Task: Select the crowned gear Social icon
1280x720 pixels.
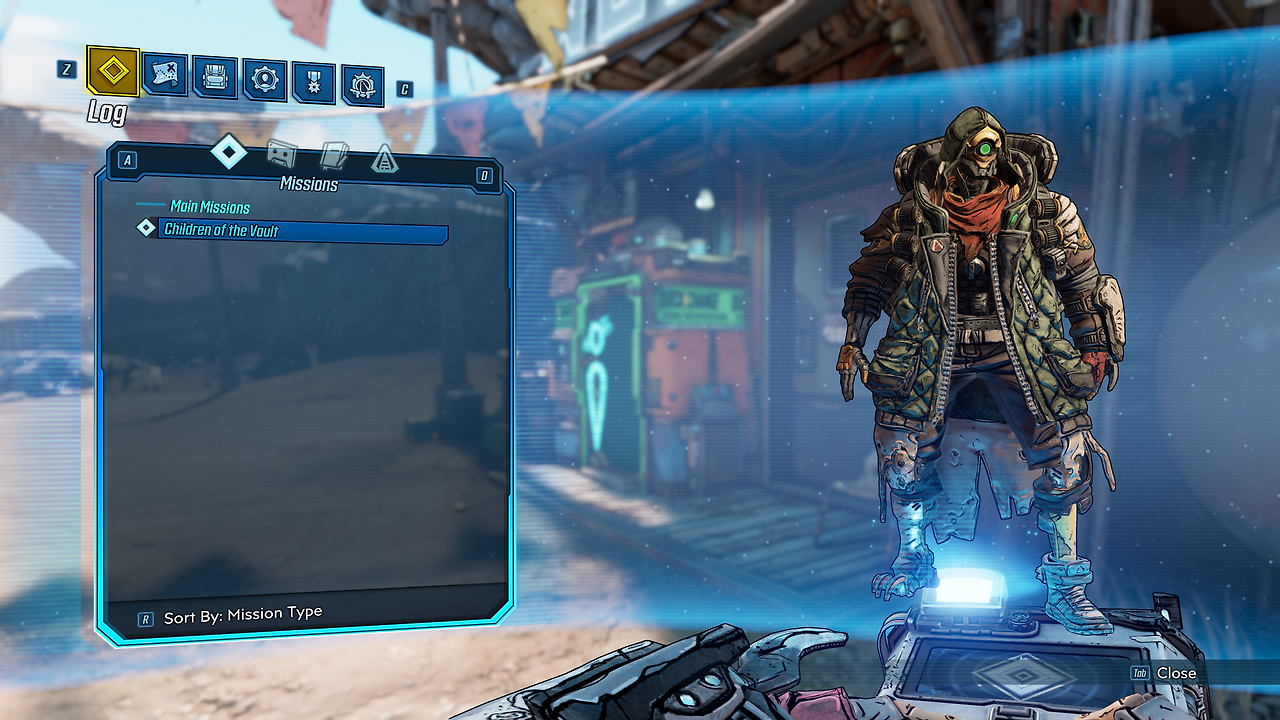Action: (x=362, y=85)
